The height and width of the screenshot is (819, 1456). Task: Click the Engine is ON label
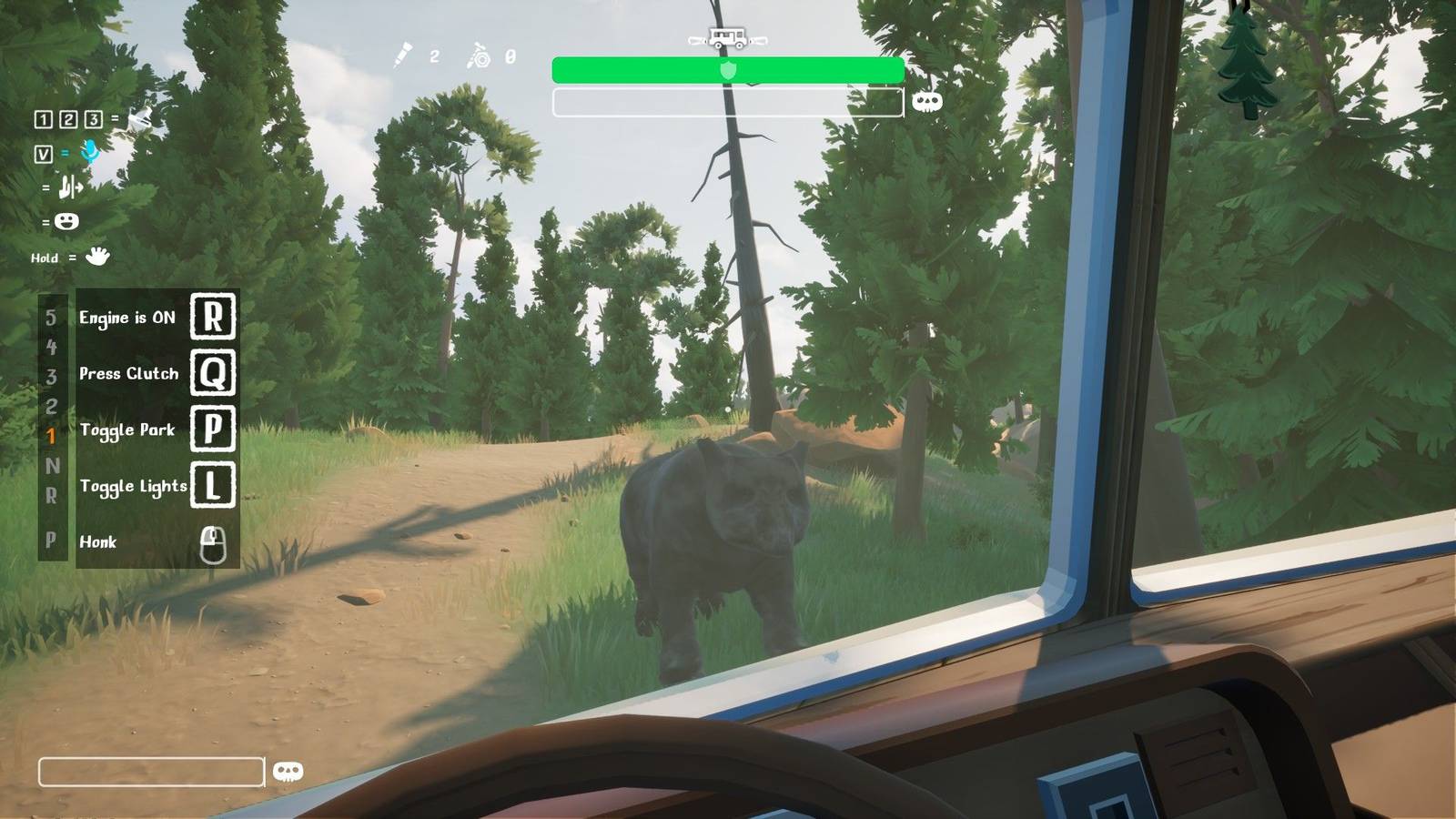tap(126, 318)
